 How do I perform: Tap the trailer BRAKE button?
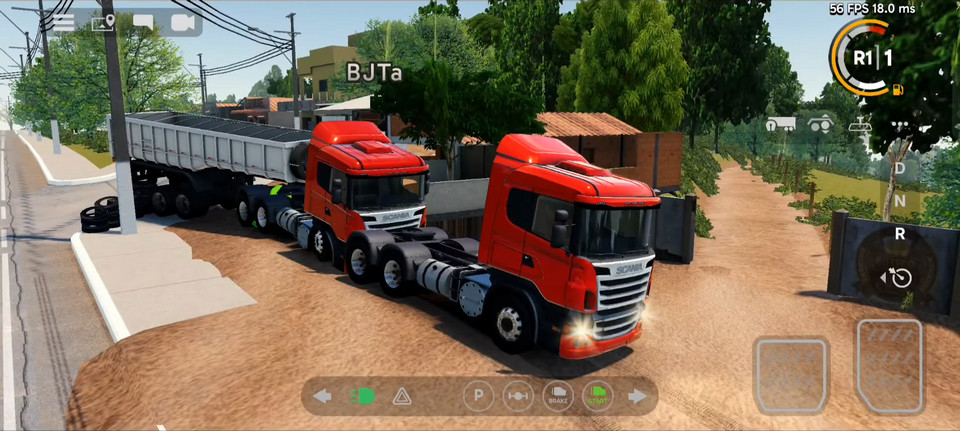(558, 396)
